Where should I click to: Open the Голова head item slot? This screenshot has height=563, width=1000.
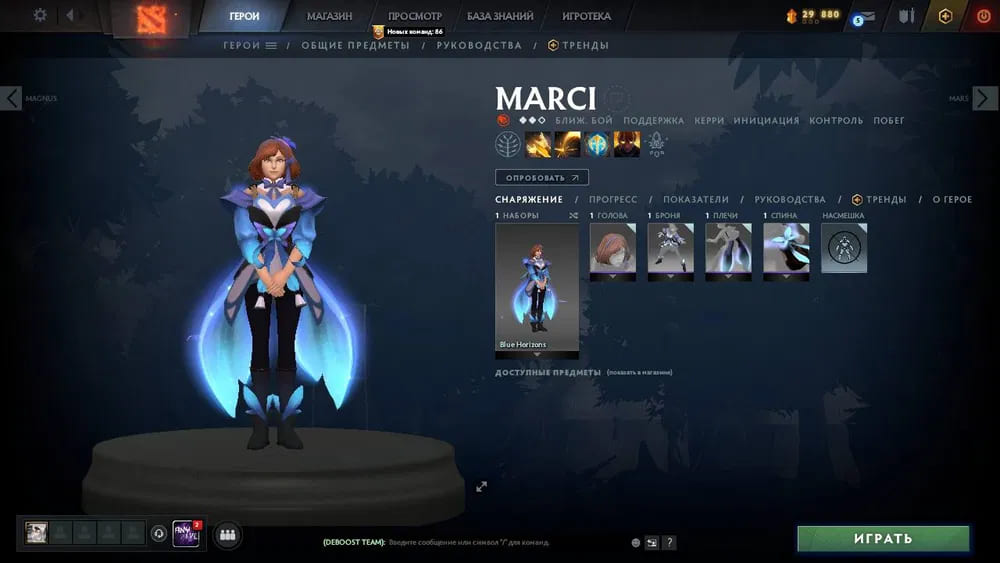point(612,248)
